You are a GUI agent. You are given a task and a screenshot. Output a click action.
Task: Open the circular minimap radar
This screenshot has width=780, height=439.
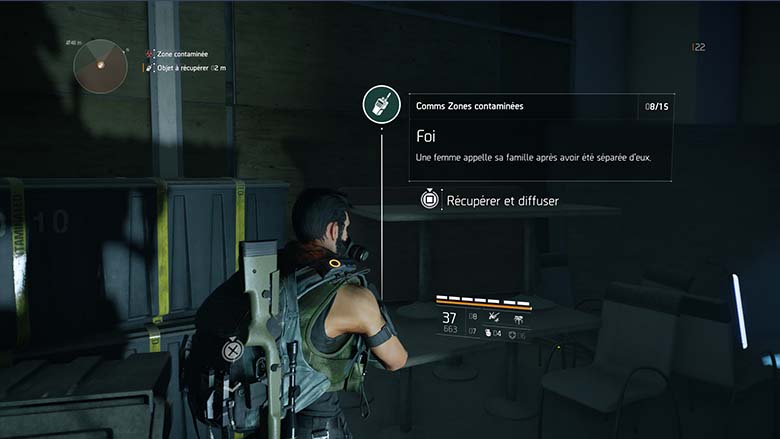click(100, 66)
